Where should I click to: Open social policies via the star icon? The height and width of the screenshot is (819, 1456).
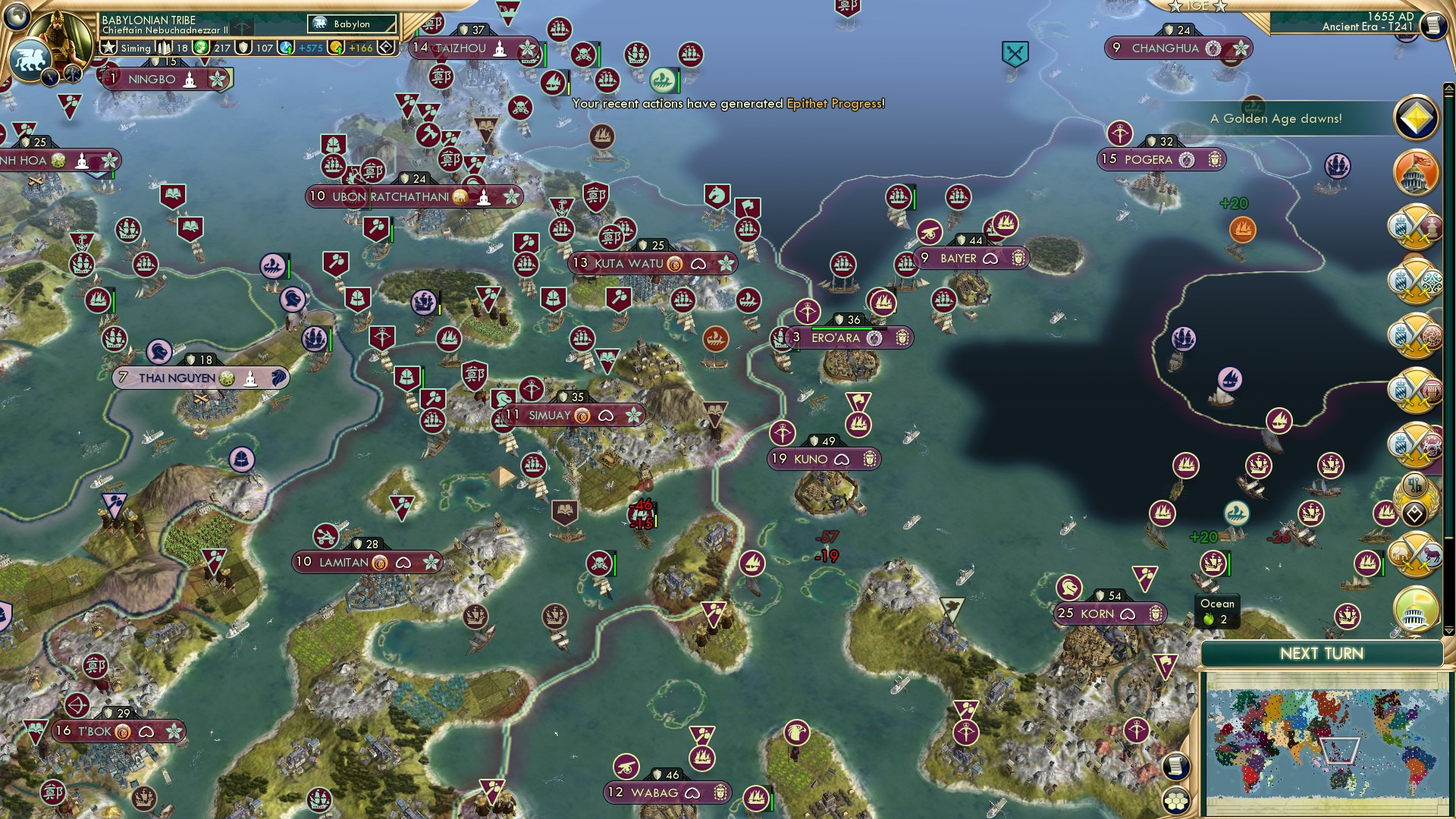(109, 47)
